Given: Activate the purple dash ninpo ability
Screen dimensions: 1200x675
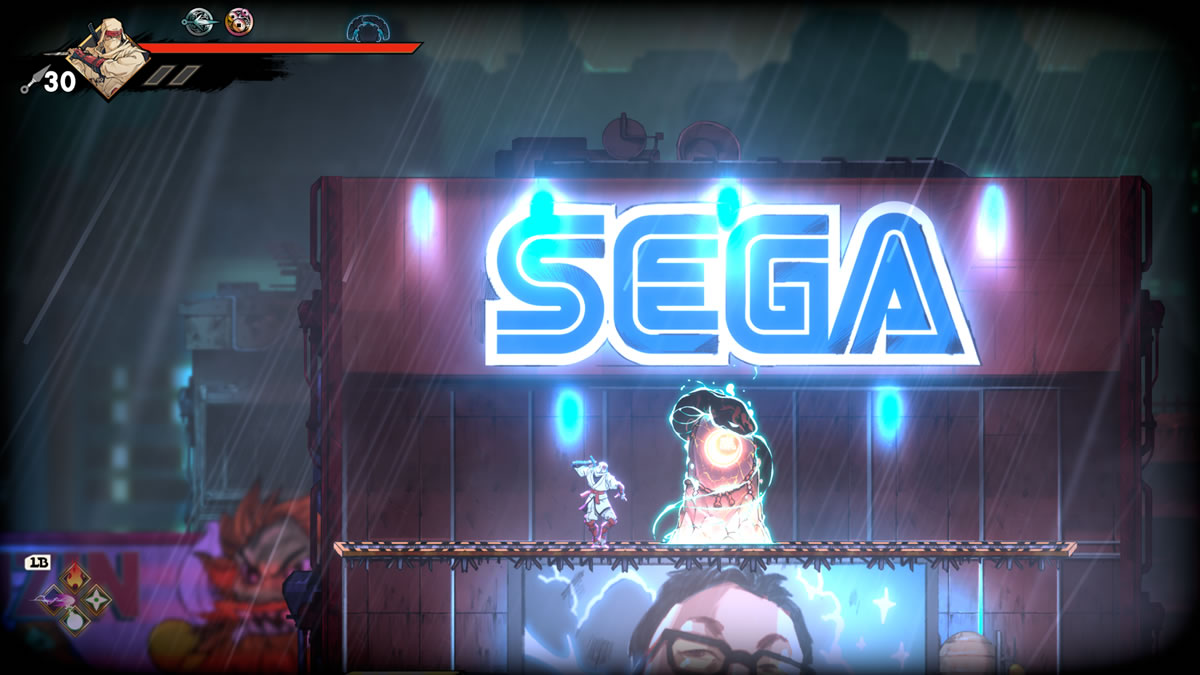Looking at the screenshot, I should pyautogui.click(x=54, y=599).
